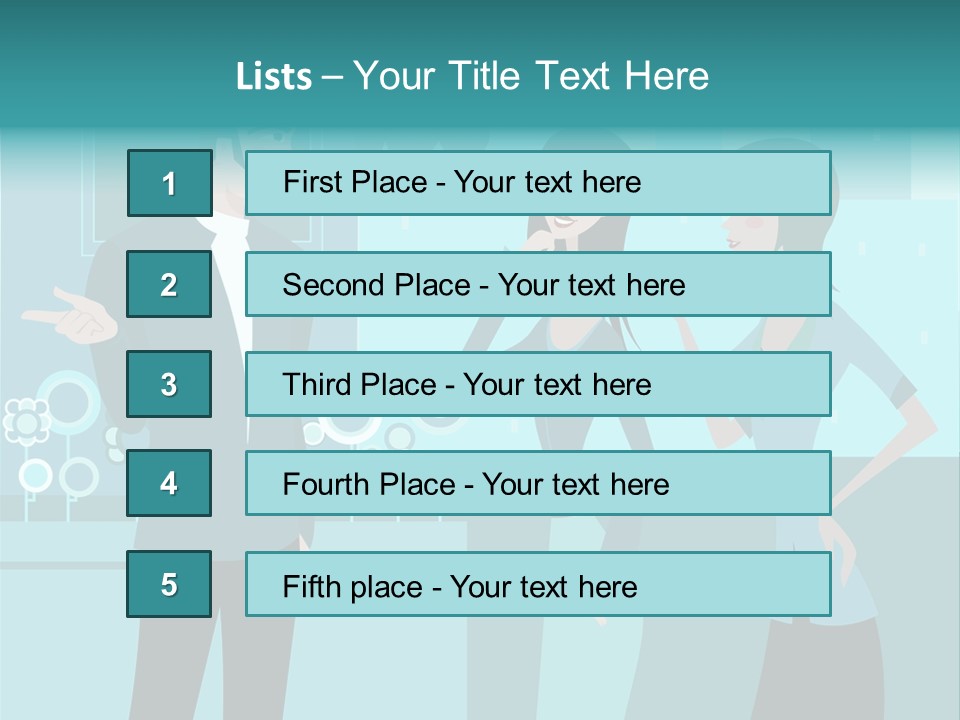Click the number 1 box
This screenshot has width=960, height=720.
(169, 183)
